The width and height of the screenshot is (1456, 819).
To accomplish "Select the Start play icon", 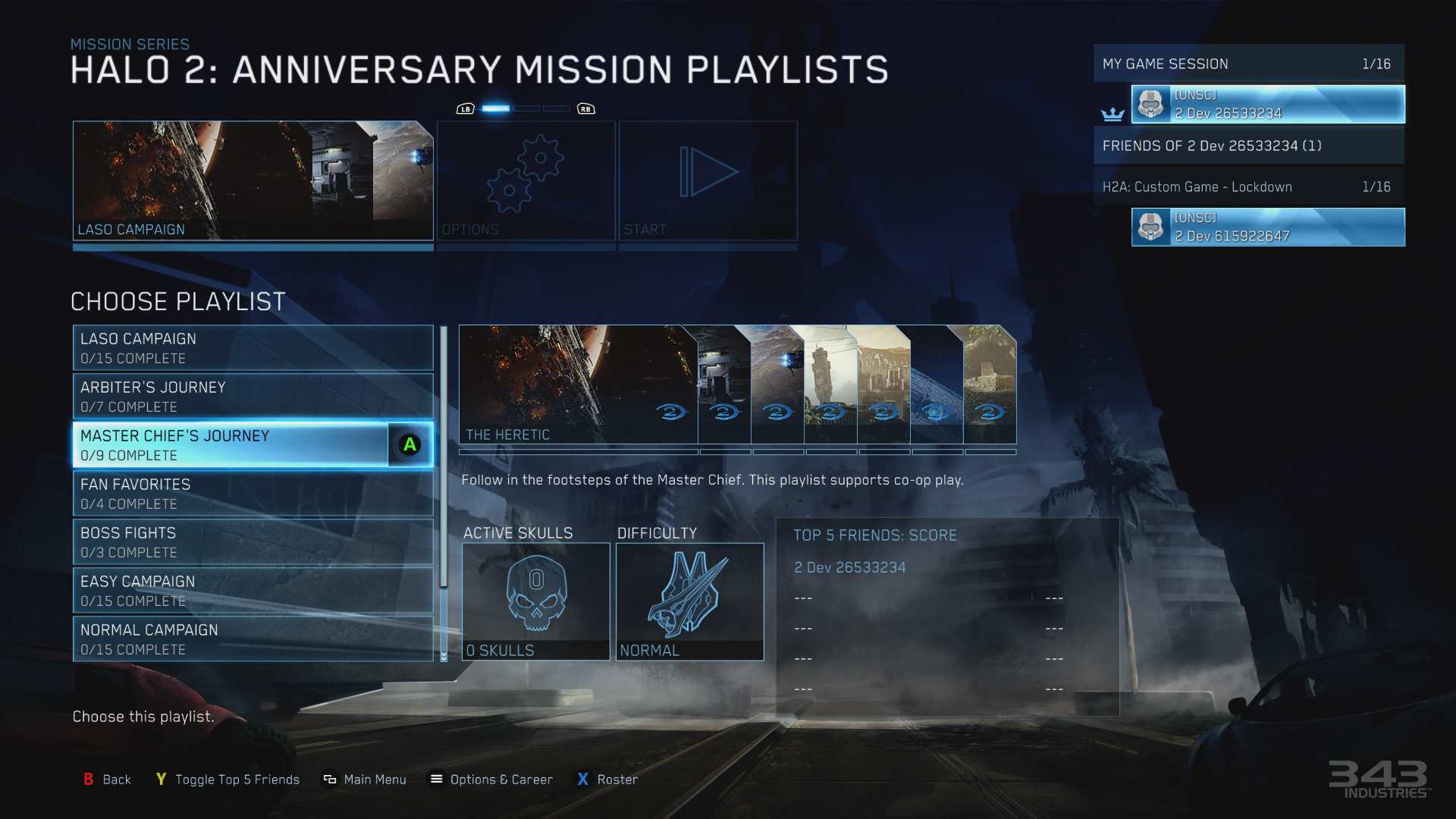I will (708, 173).
